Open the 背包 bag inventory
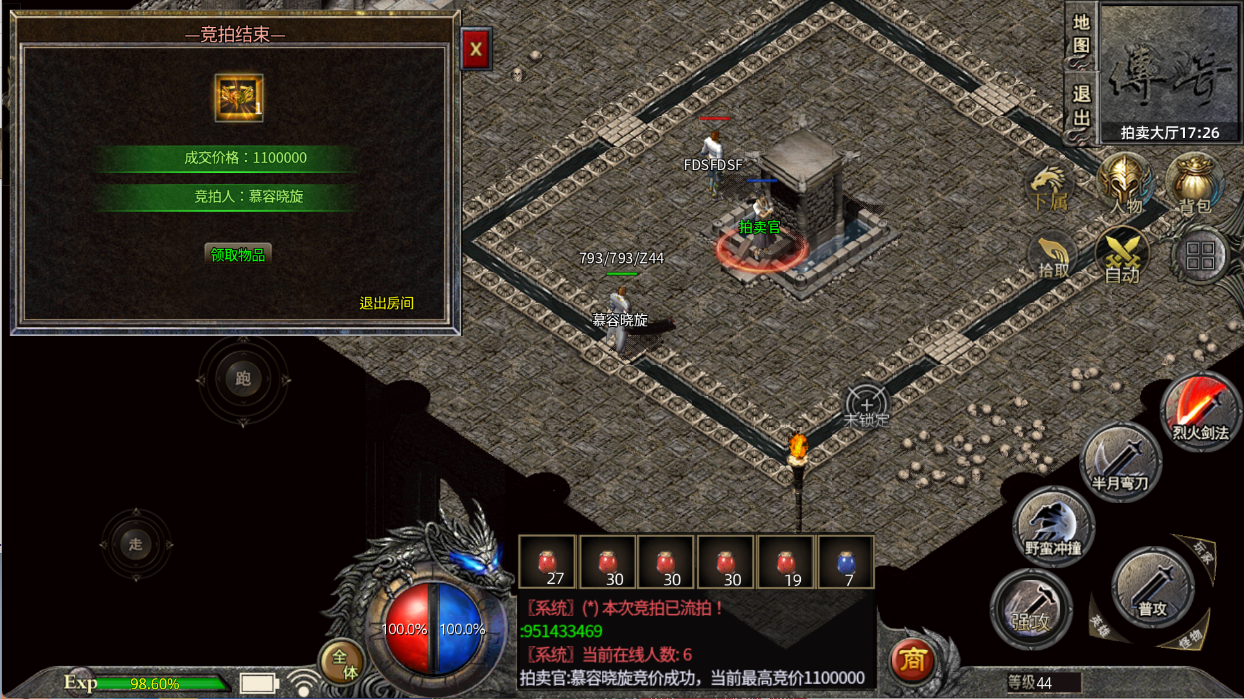 [x=1194, y=184]
